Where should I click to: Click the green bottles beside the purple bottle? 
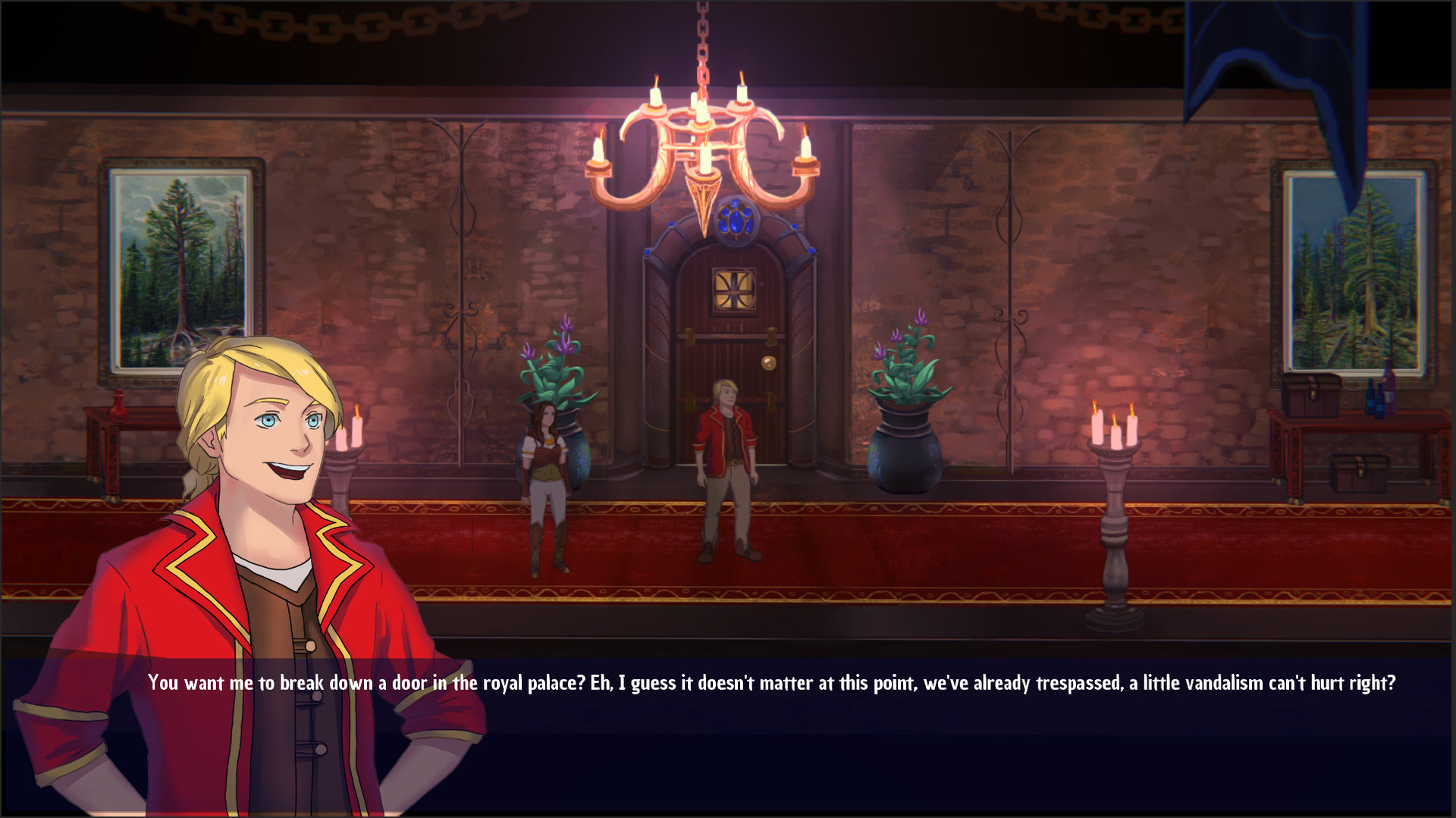[x=1374, y=400]
